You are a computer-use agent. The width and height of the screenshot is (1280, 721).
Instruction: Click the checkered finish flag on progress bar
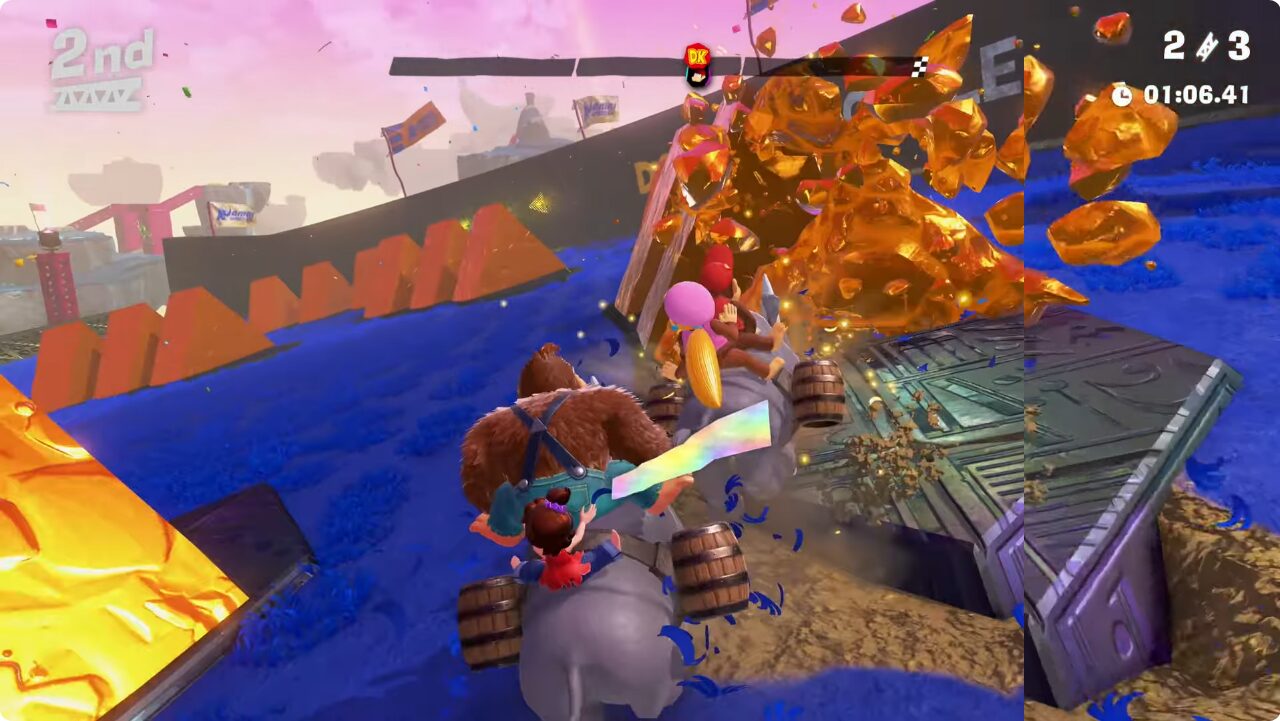(920, 67)
